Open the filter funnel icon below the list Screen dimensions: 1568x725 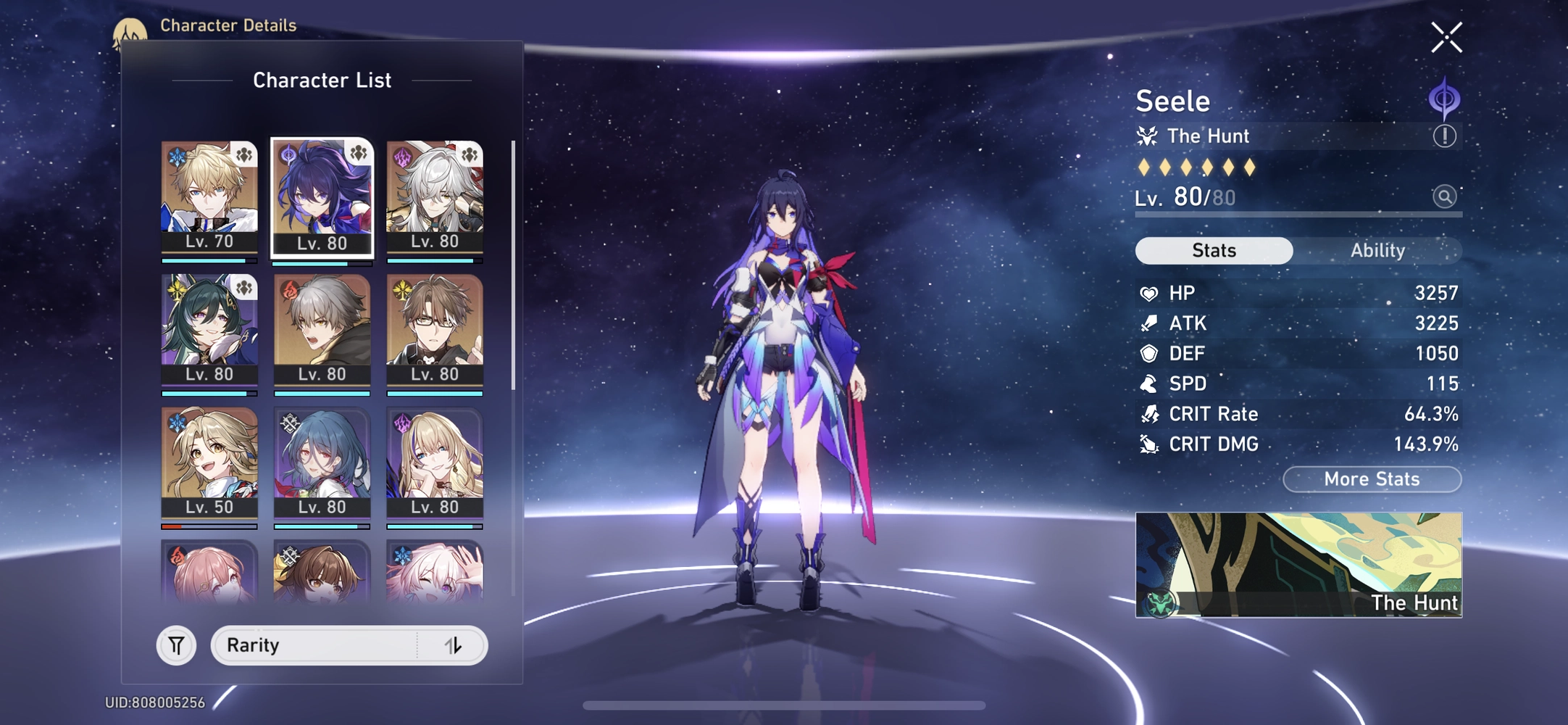coord(176,645)
